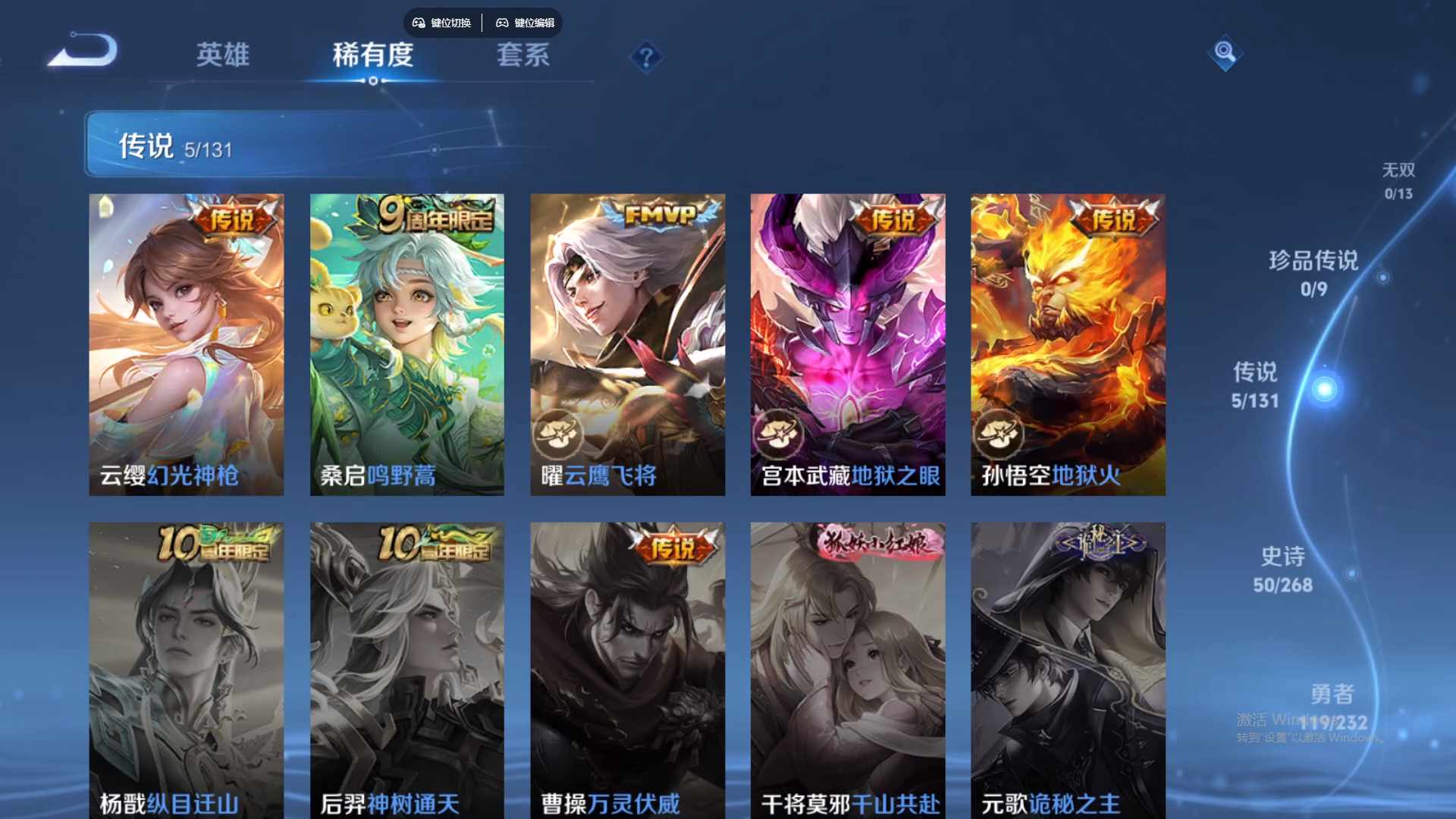Click the planet-star badge on 曜云鹰飞将 card

click(x=559, y=433)
